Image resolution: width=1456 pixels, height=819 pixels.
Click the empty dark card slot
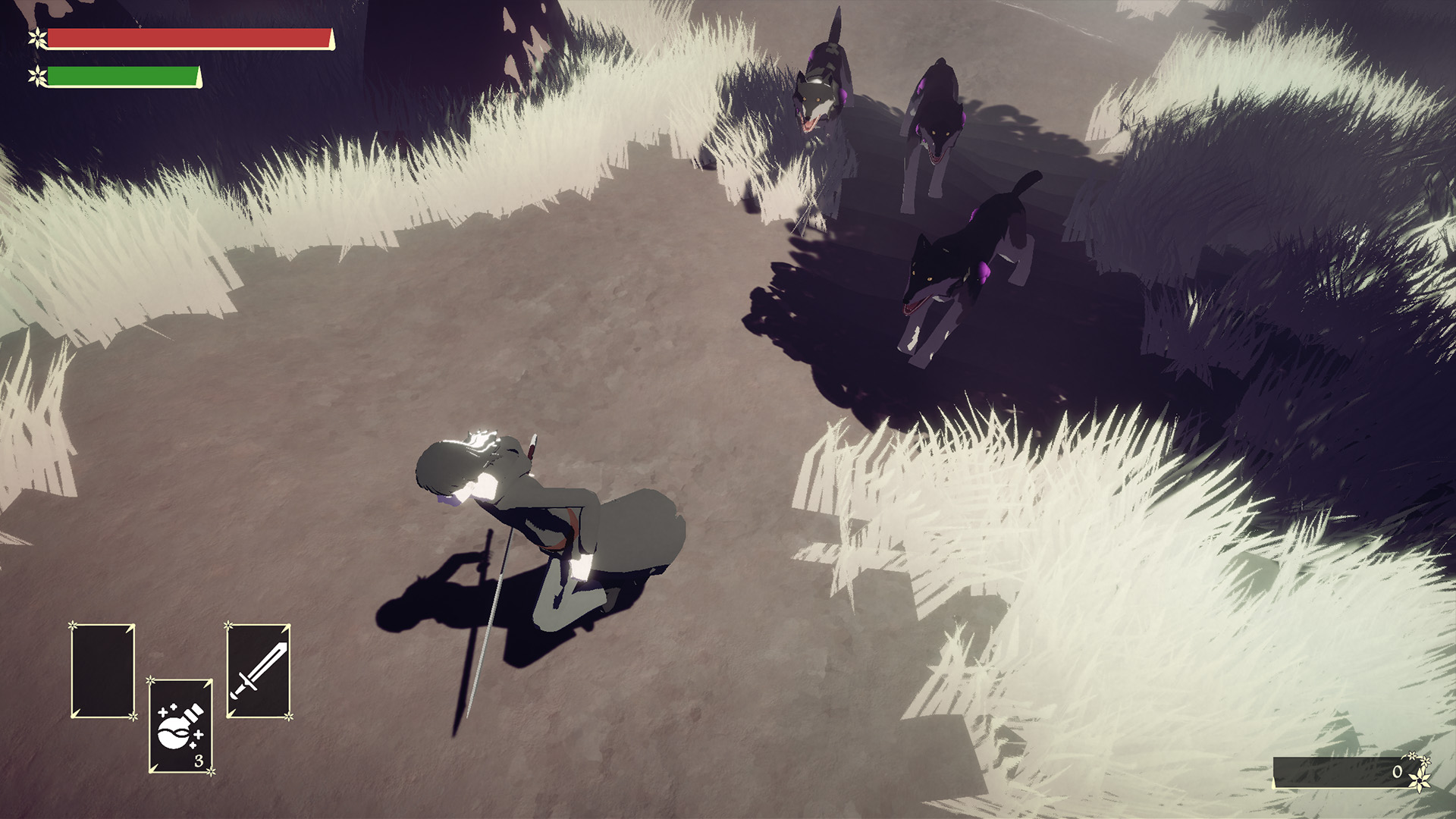102,670
